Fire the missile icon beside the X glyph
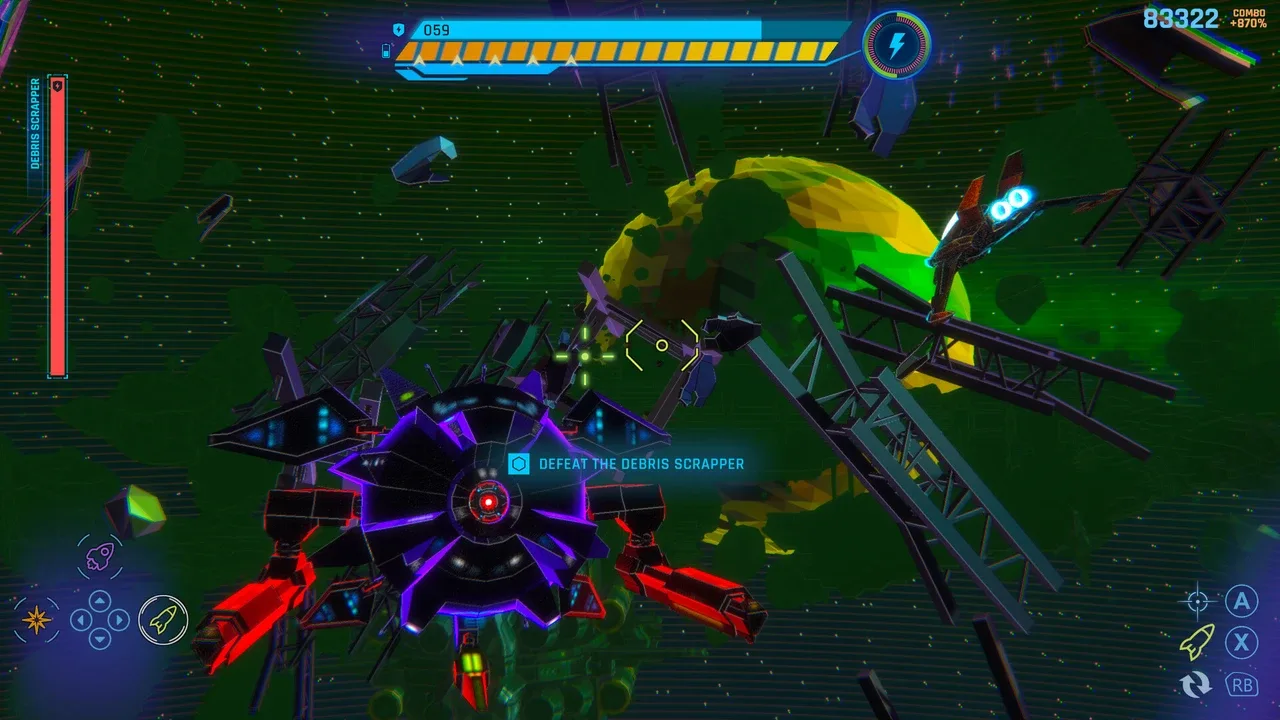The height and width of the screenshot is (720, 1280). [1197, 642]
